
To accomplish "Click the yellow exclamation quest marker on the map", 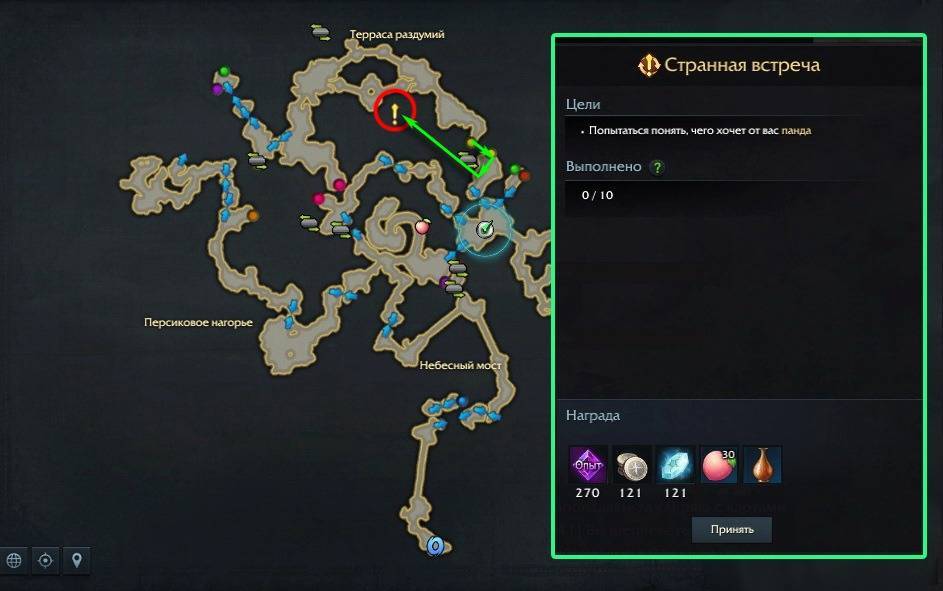I will pos(395,113).
